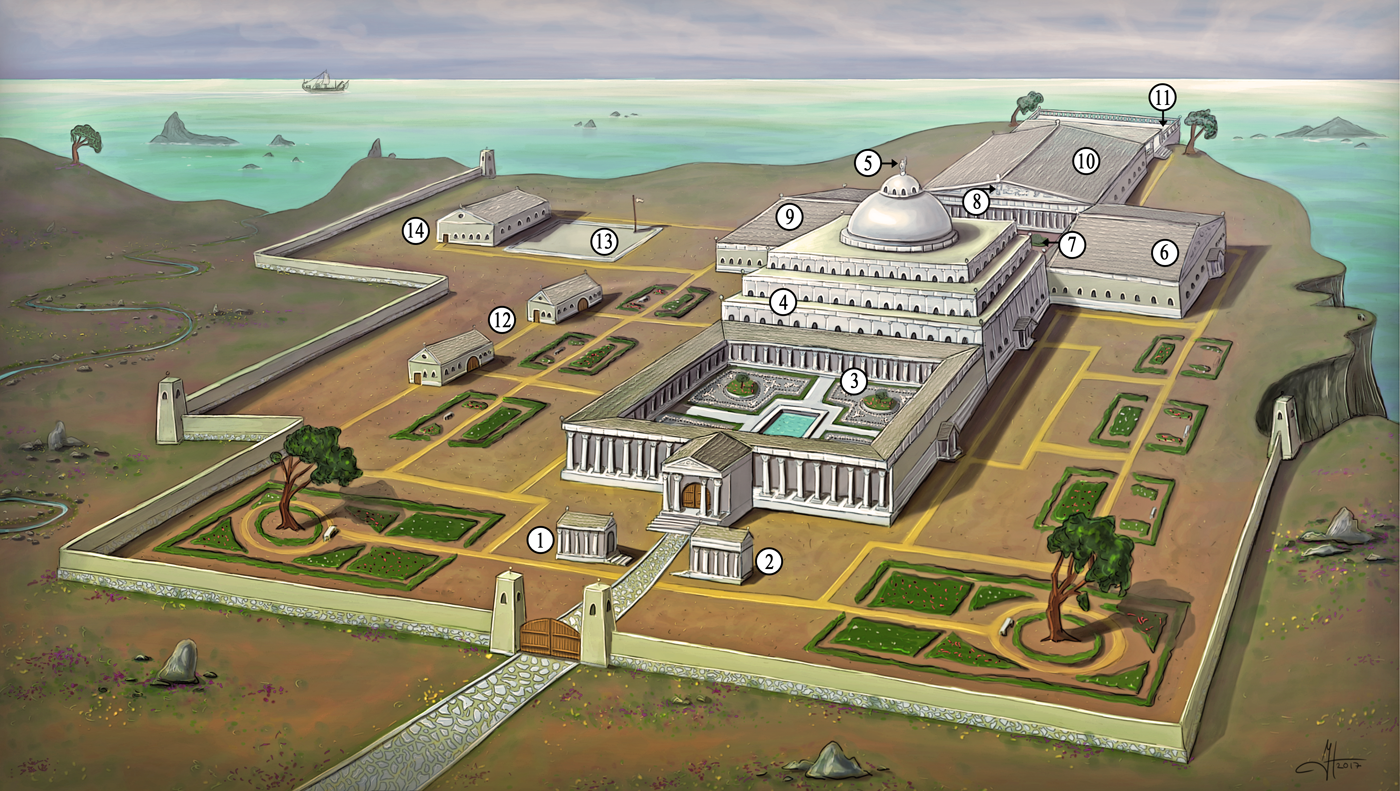The height and width of the screenshot is (791, 1400).
Task: Open map marker number 6
Action: pos(1165,253)
